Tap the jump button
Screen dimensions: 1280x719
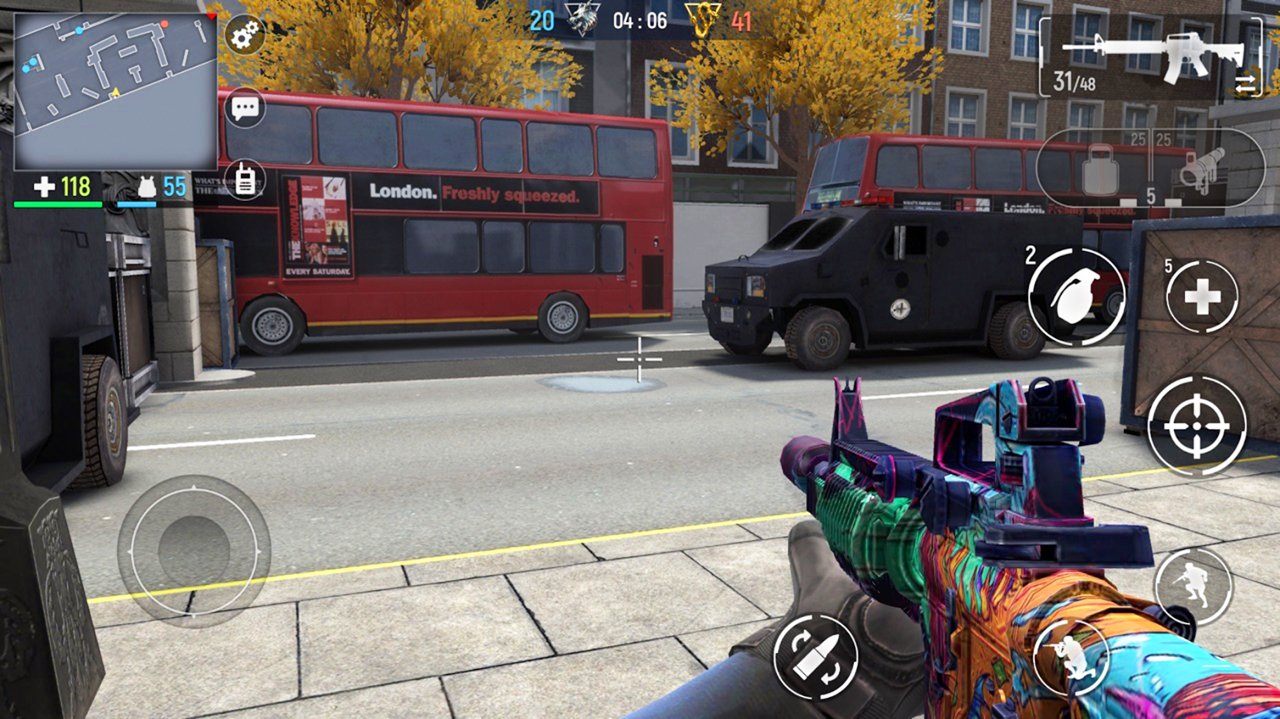[1193, 587]
